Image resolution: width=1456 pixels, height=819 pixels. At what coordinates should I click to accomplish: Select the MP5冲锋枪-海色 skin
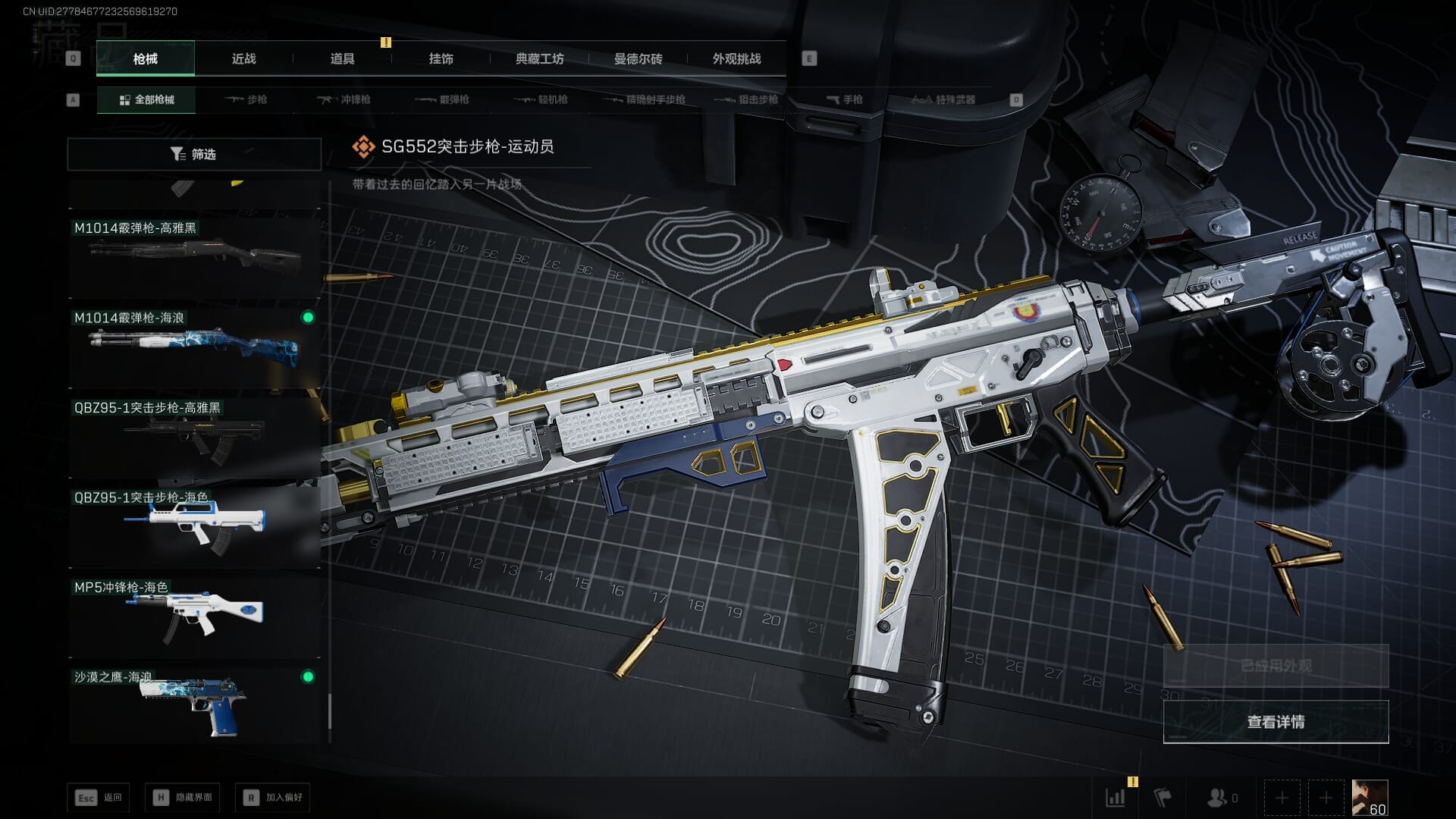pyautogui.click(x=194, y=616)
